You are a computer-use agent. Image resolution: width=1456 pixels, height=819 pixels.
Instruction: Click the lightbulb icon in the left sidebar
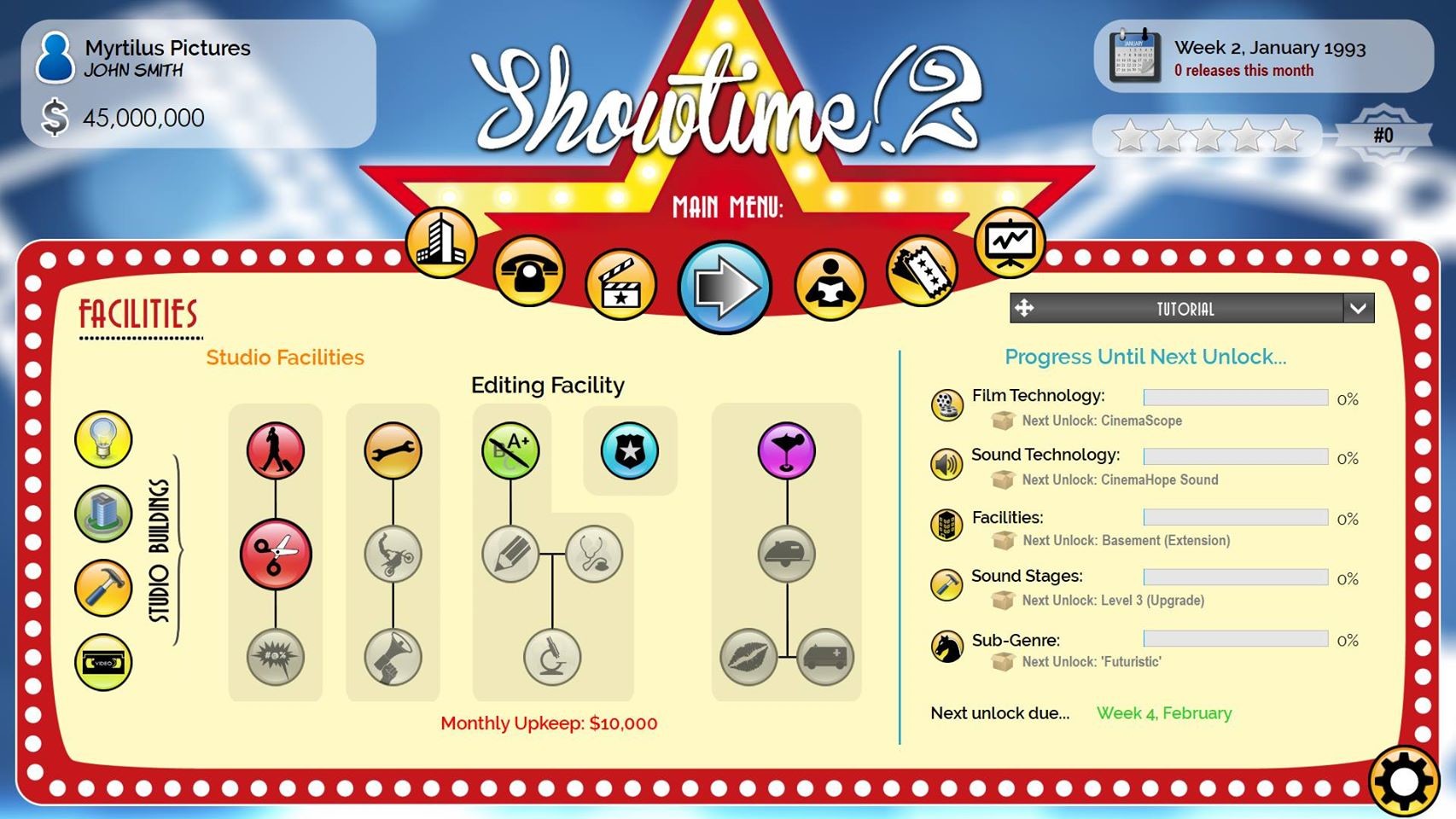pos(102,440)
